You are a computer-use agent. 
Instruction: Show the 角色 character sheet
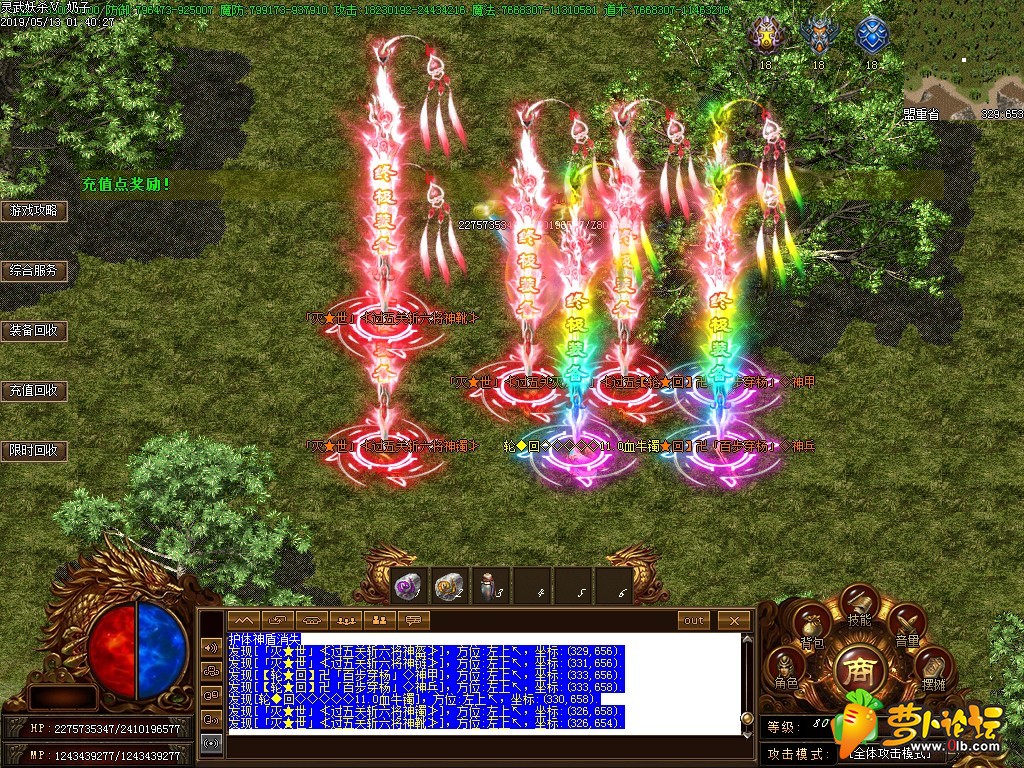point(785,666)
